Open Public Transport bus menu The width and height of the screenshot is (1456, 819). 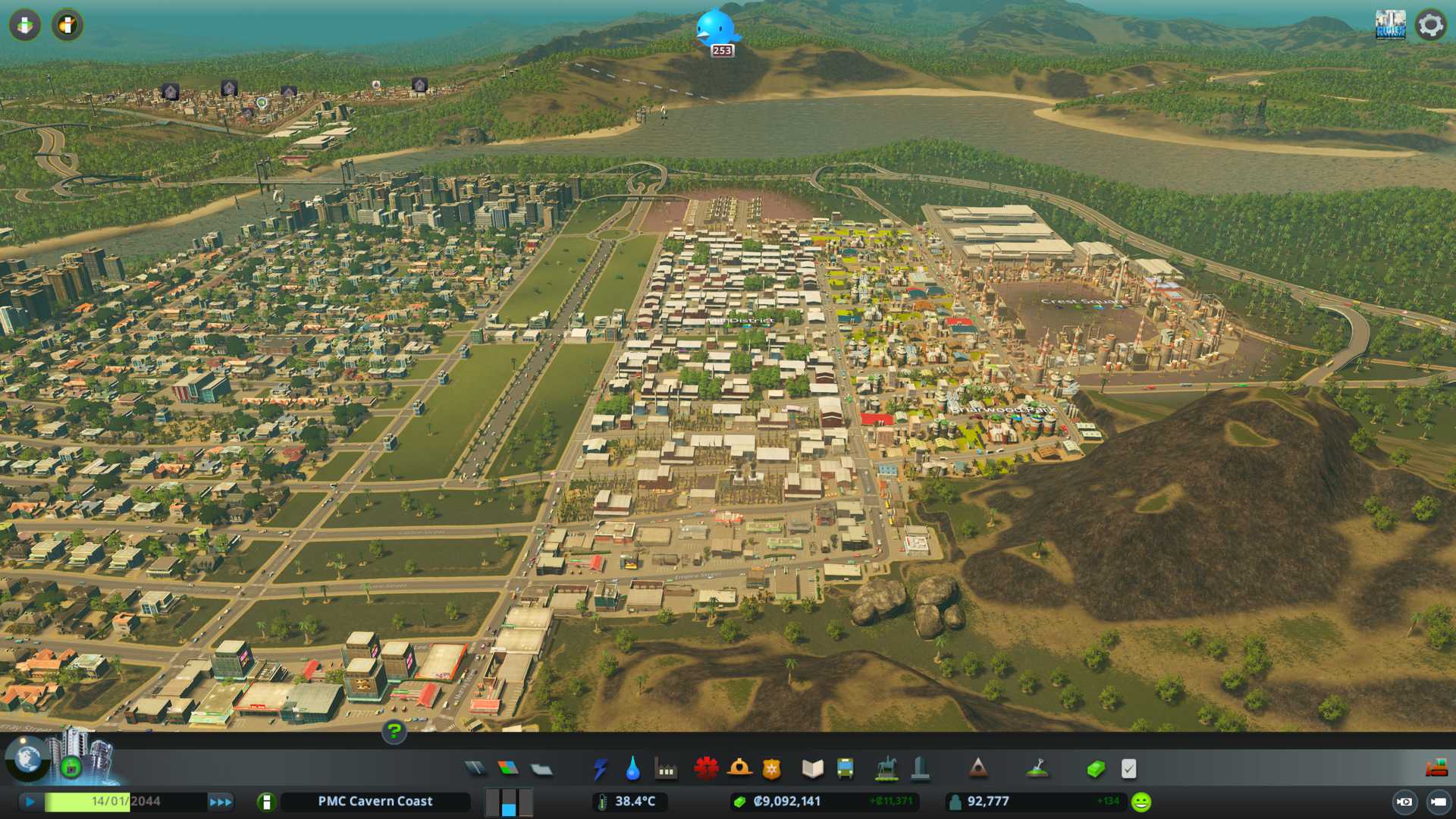tap(845, 769)
